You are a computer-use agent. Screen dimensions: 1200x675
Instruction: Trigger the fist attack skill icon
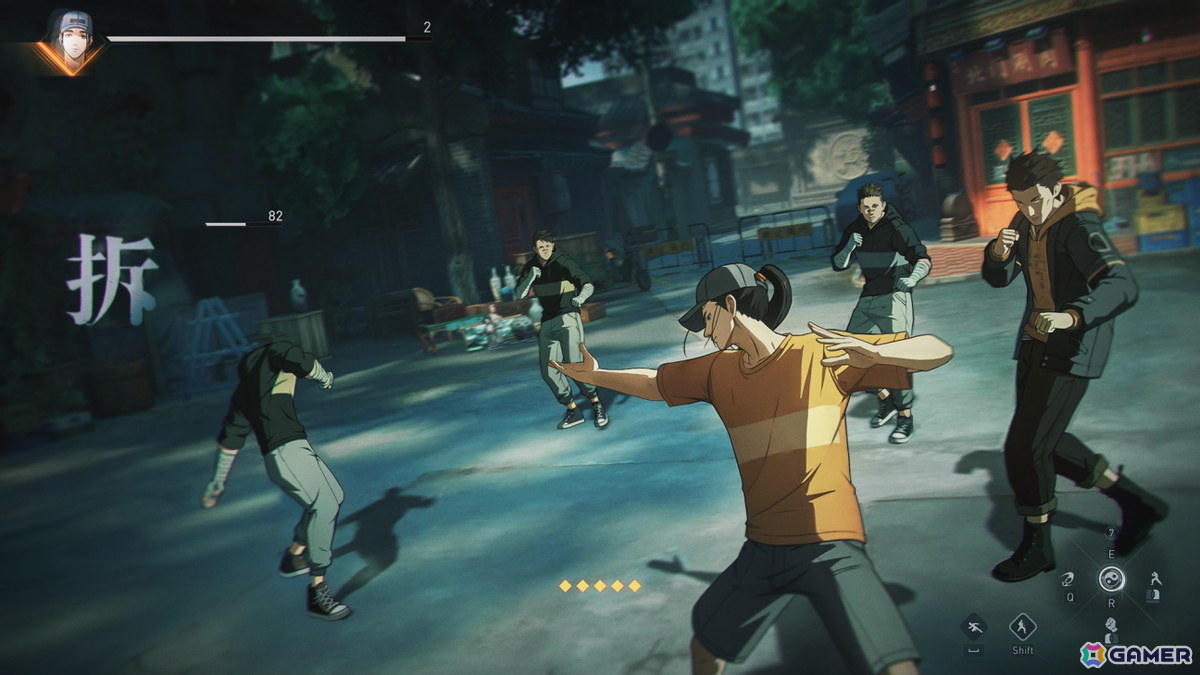tap(1110, 626)
